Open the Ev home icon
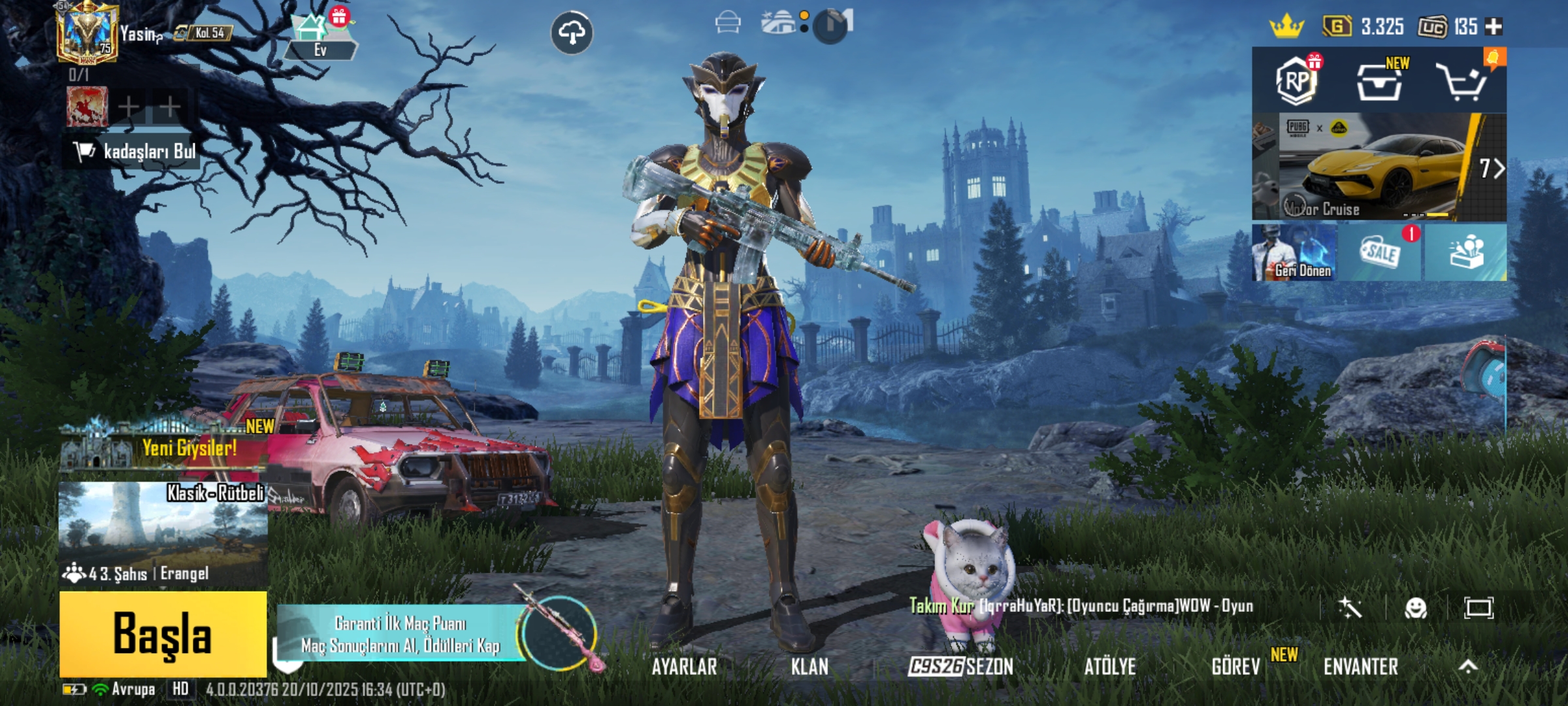This screenshot has width=1568, height=706. [319, 38]
